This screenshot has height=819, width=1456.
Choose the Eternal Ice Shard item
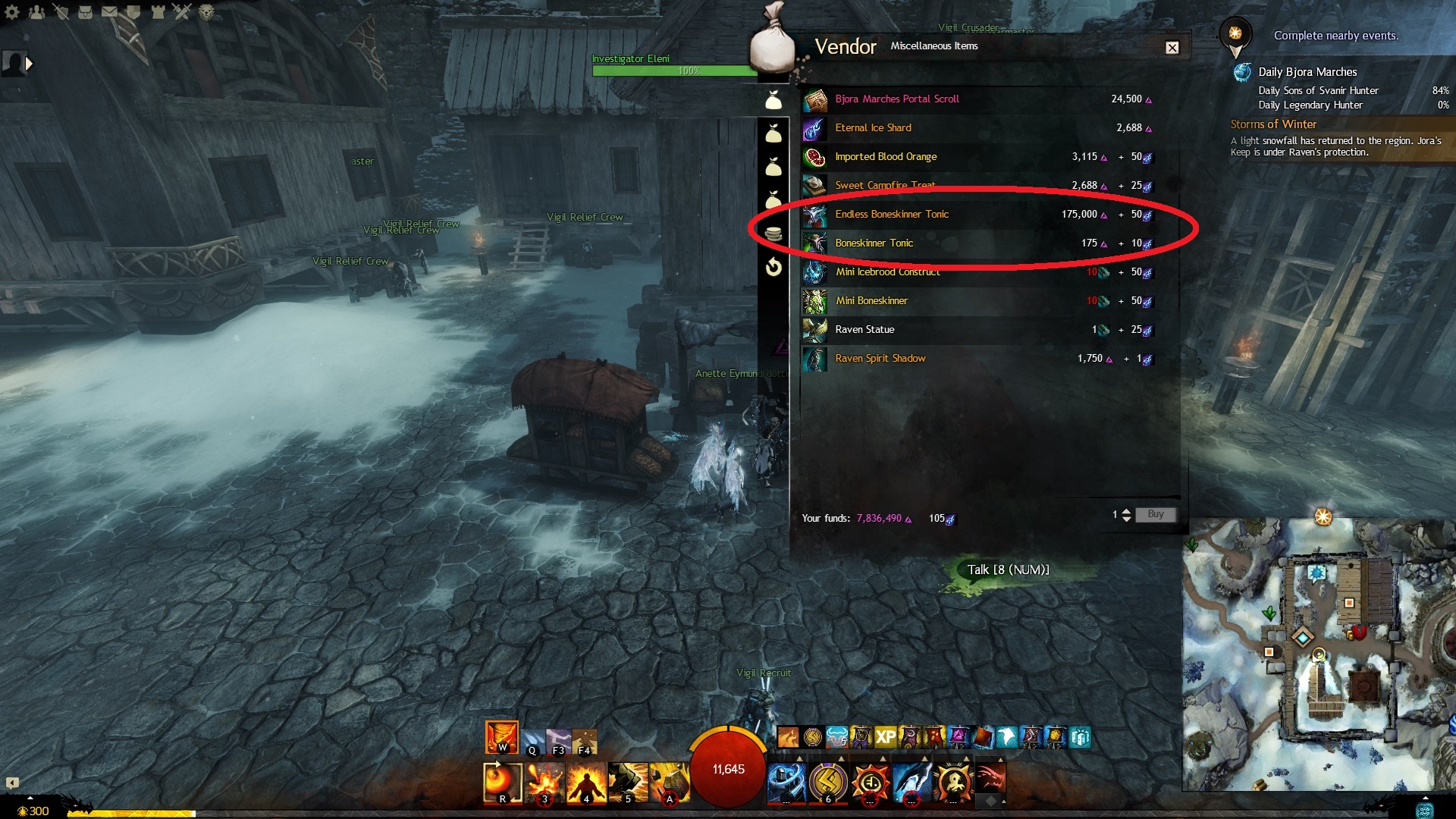(x=873, y=128)
